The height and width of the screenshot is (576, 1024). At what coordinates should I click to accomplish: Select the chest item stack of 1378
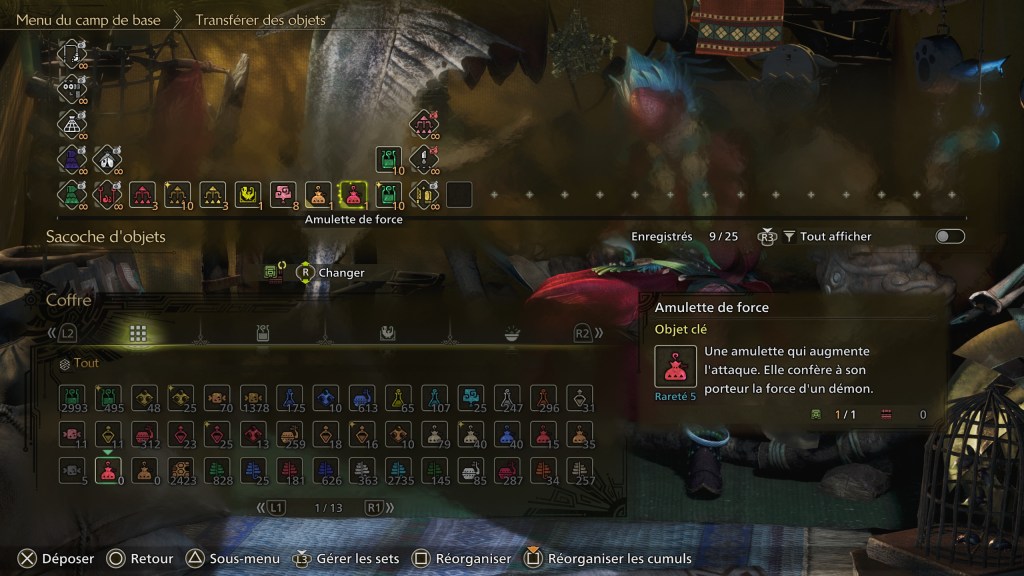(254, 398)
